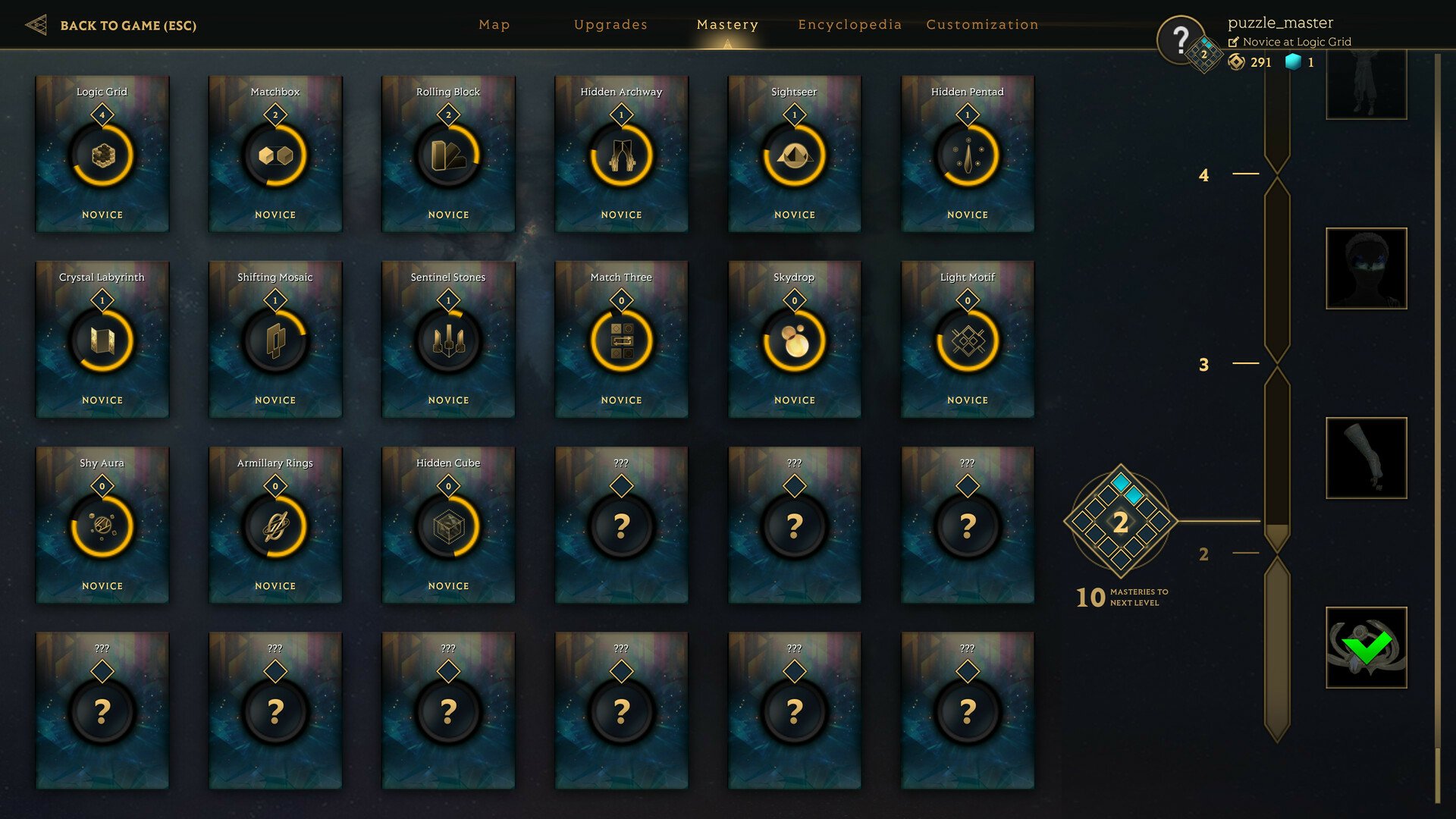Select the reward thumbnail with green checkmark

tap(1366, 648)
